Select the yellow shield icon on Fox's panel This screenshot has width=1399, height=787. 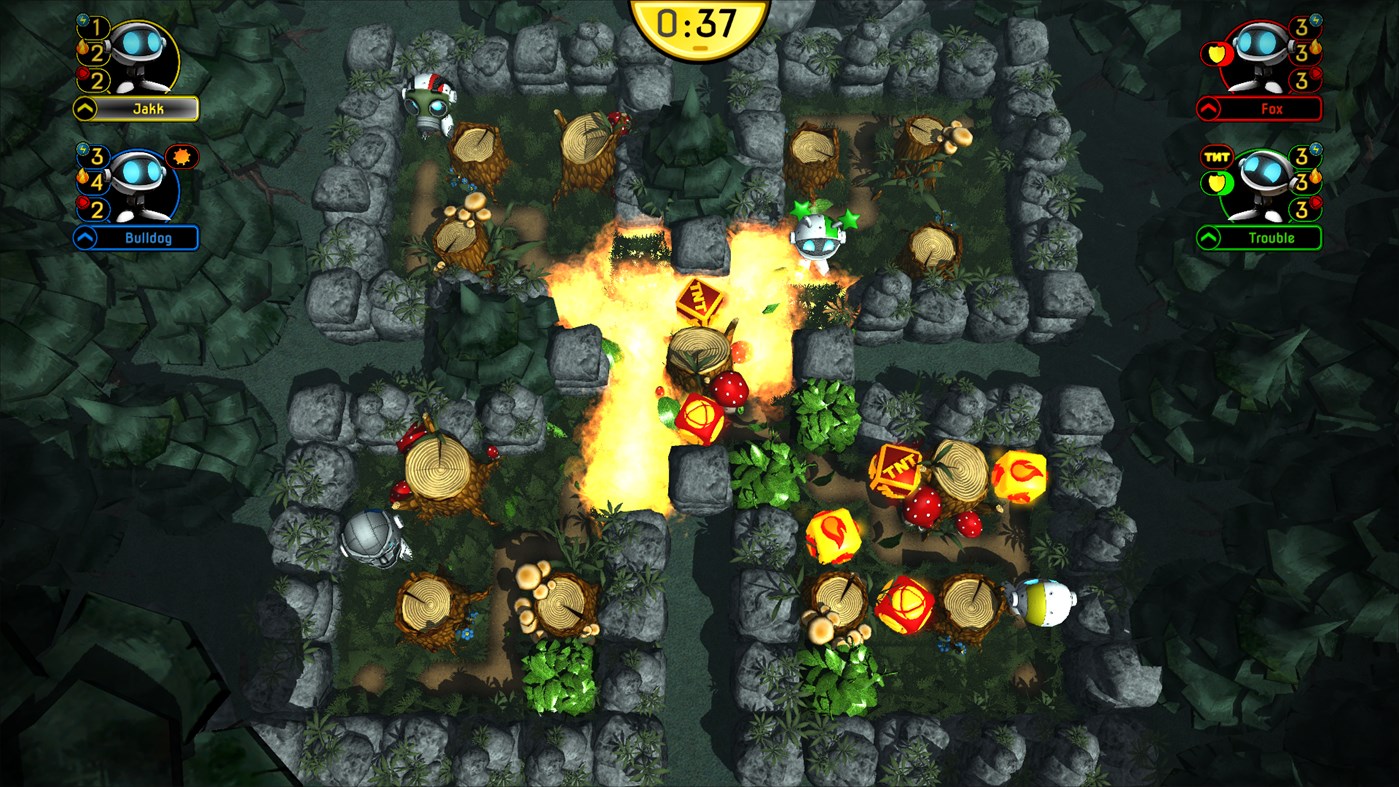coord(1216,54)
